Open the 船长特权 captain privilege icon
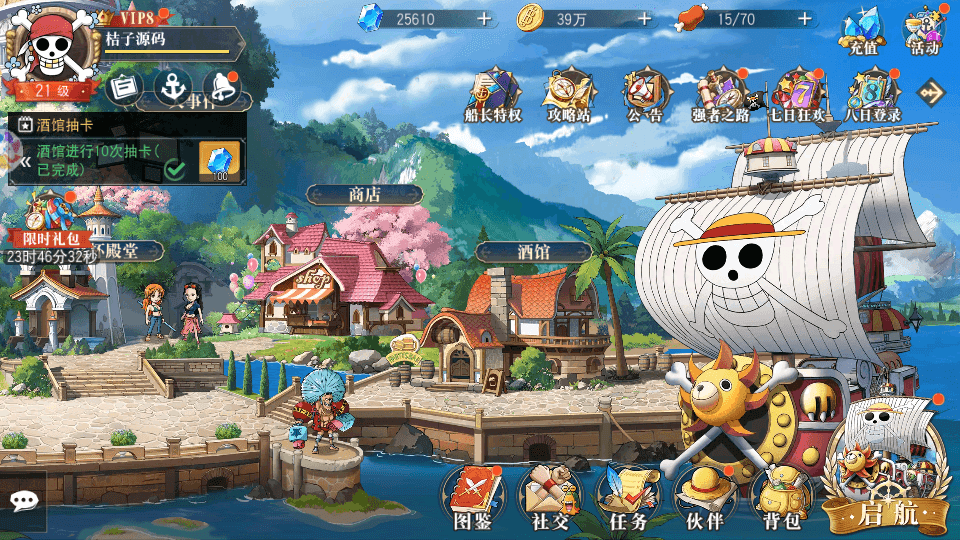This screenshot has height=540, width=960. click(494, 94)
